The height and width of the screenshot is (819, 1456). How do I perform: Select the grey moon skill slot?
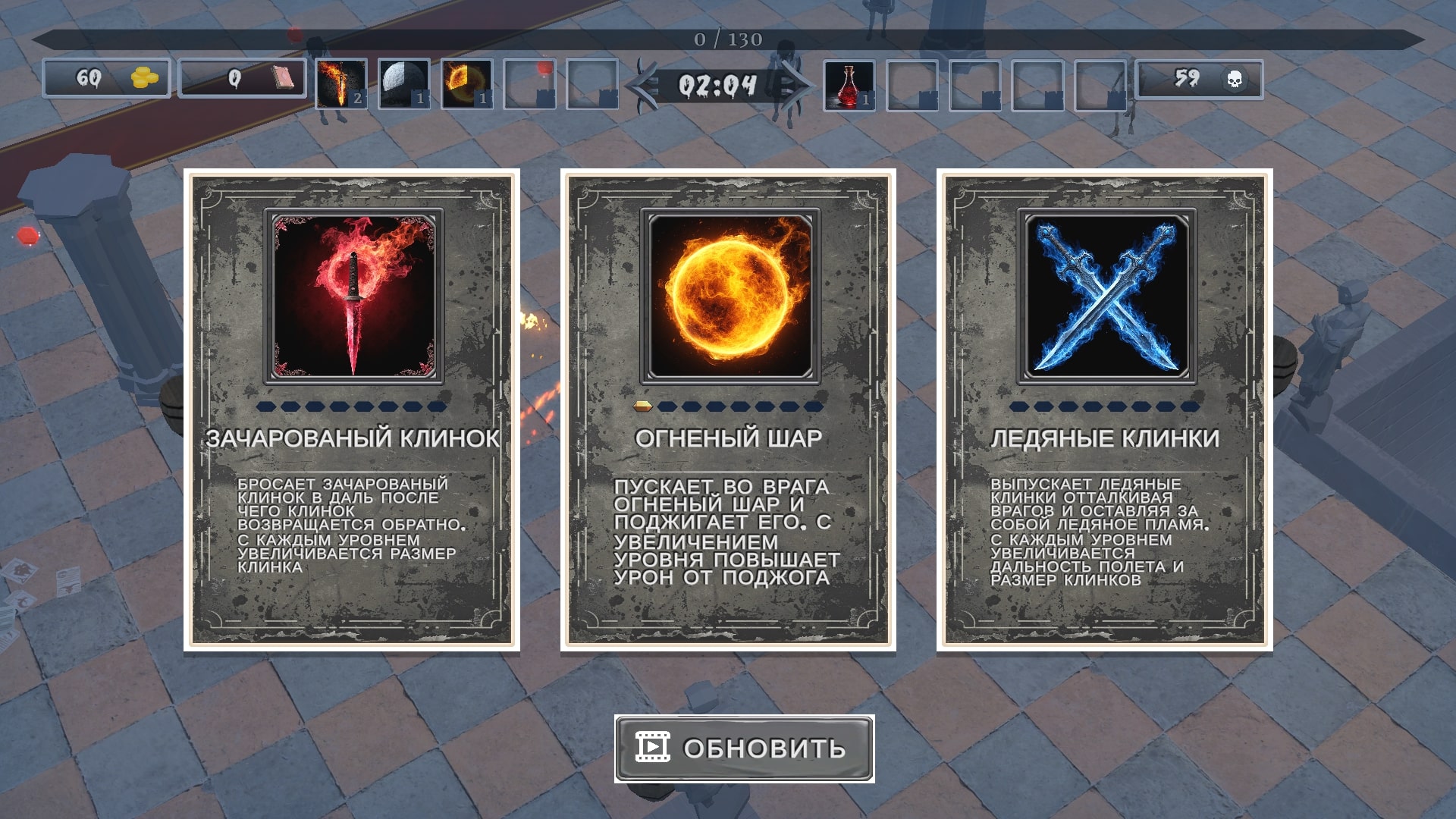404,83
